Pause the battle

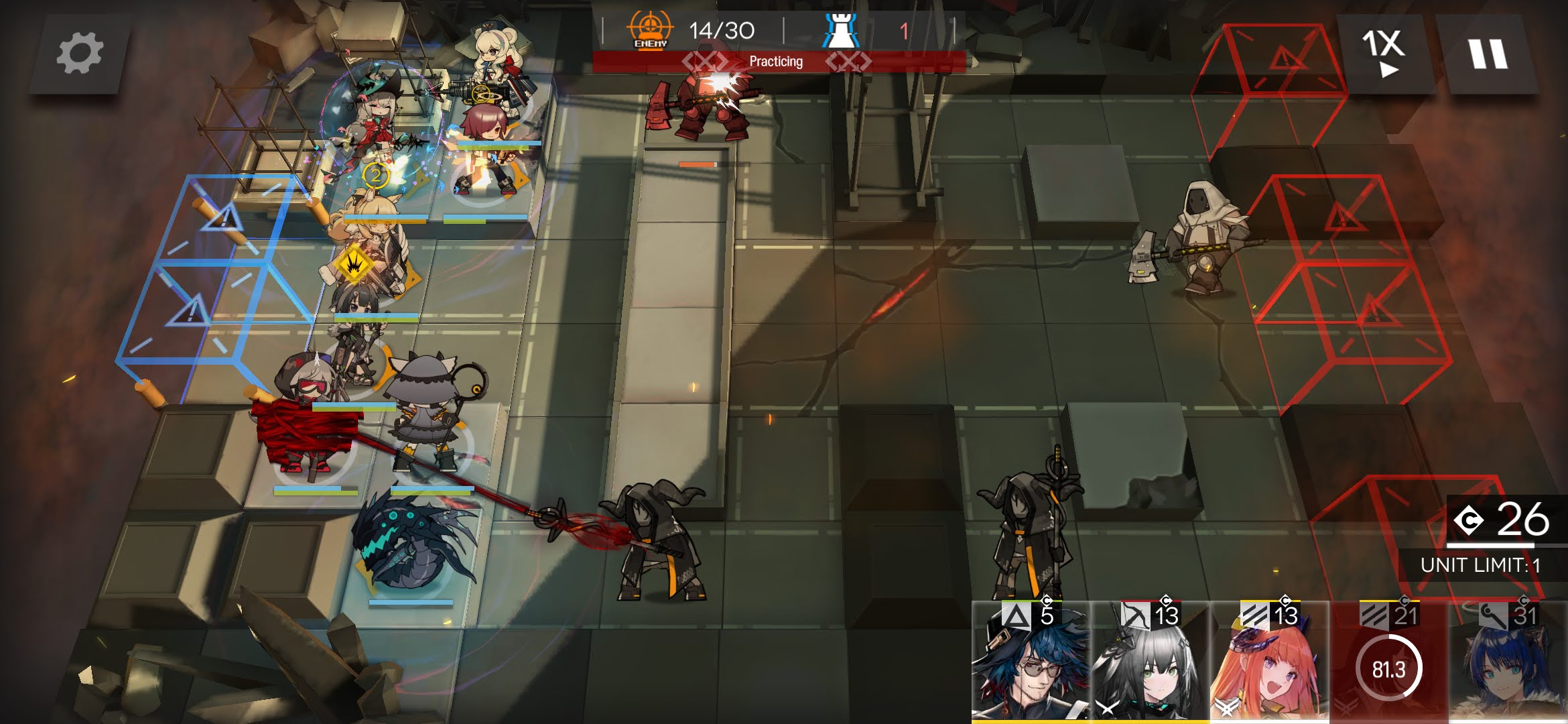click(1488, 54)
